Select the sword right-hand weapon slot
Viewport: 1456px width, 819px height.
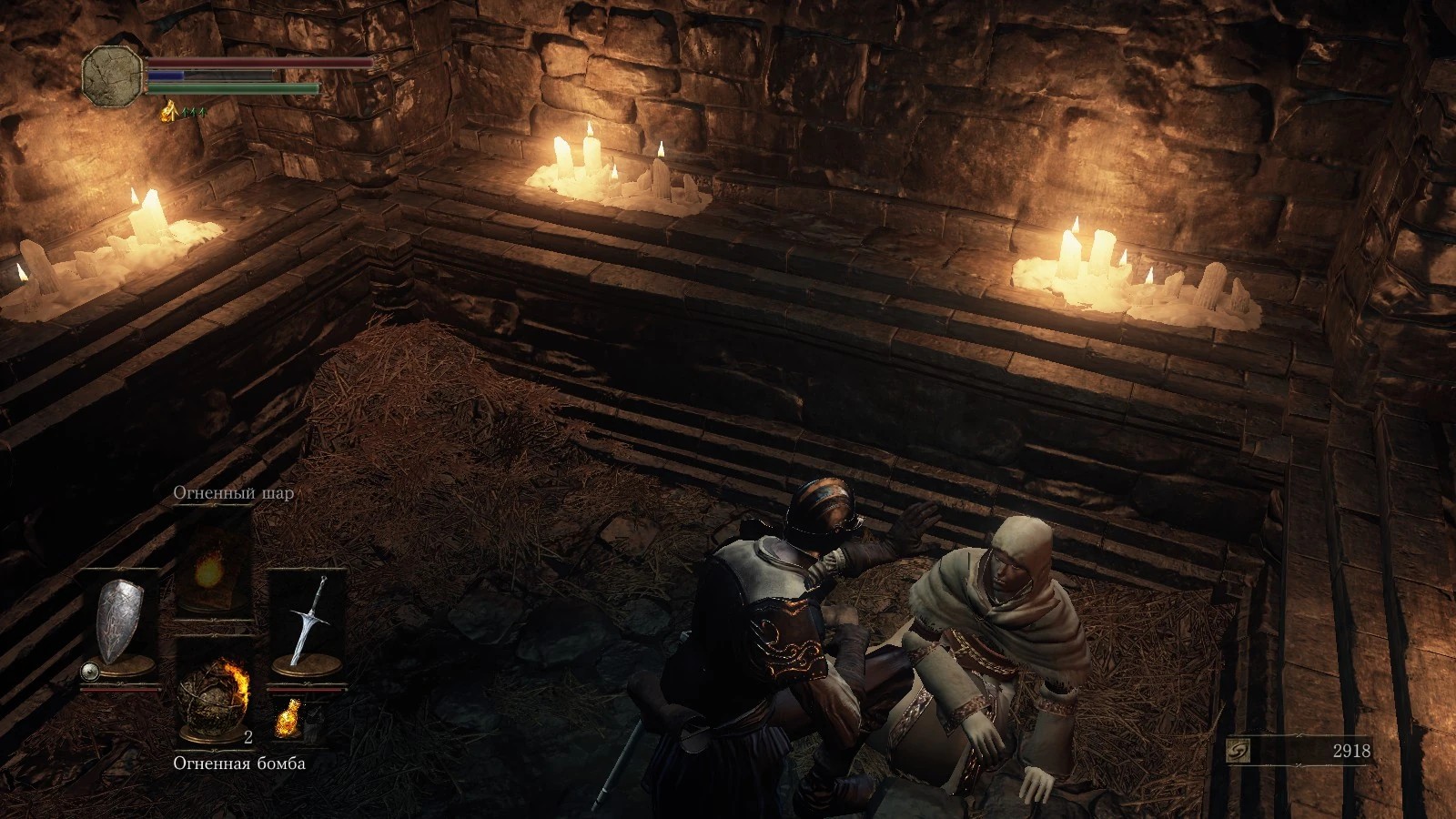click(x=306, y=623)
